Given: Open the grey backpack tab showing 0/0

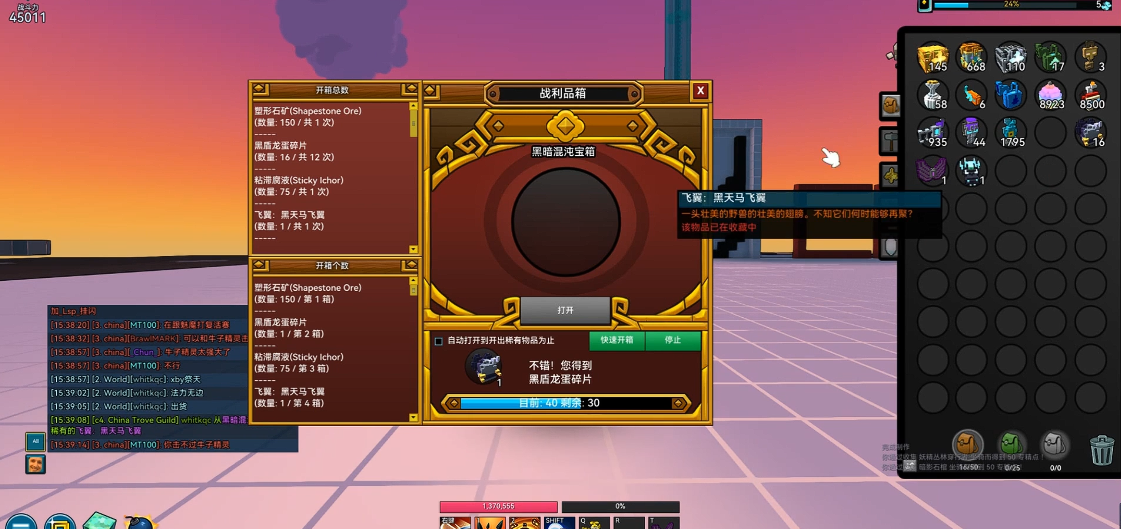Looking at the screenshot, I should 1055,445.
